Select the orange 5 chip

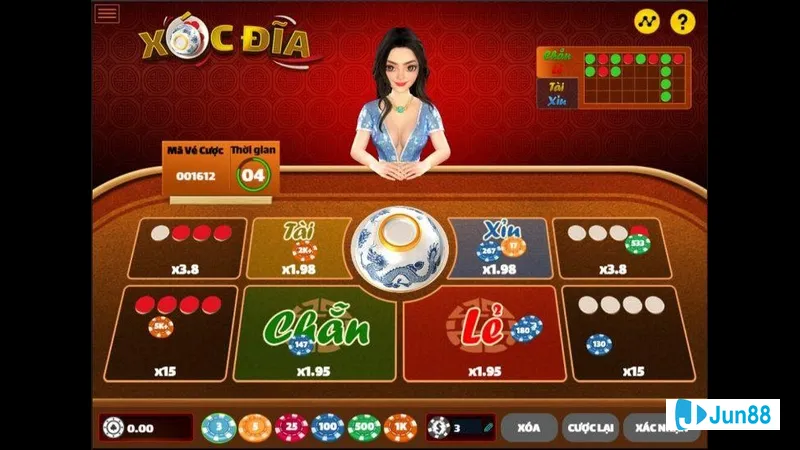coord(255,428)
